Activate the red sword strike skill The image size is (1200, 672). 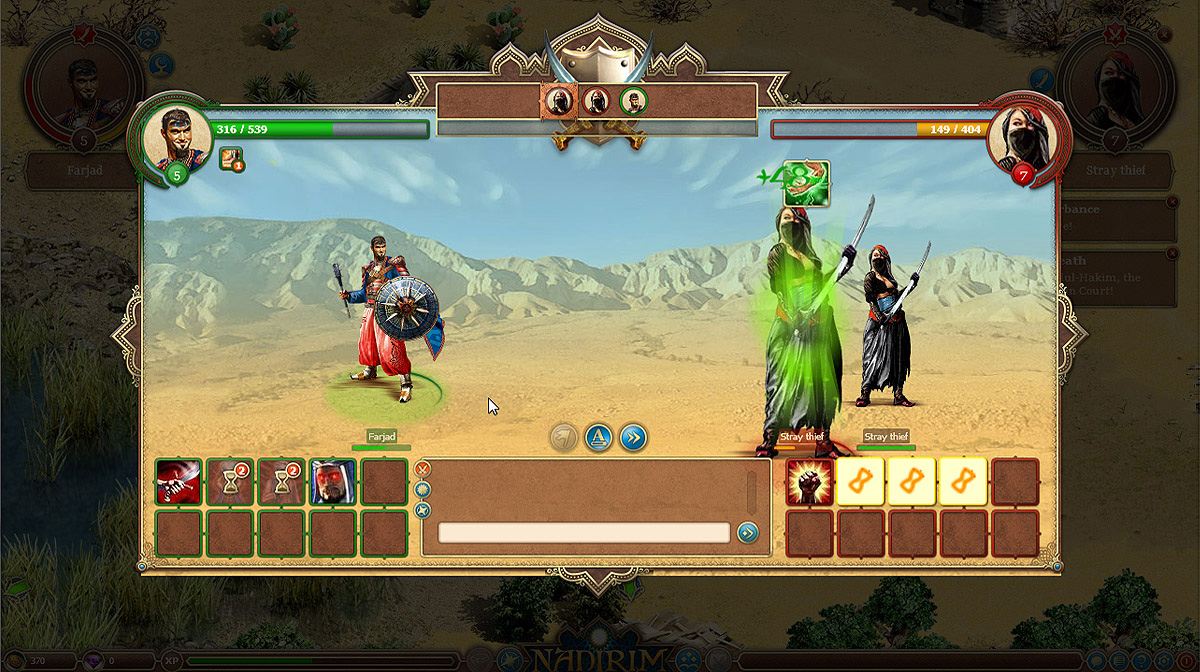click(x=179, y=481)
